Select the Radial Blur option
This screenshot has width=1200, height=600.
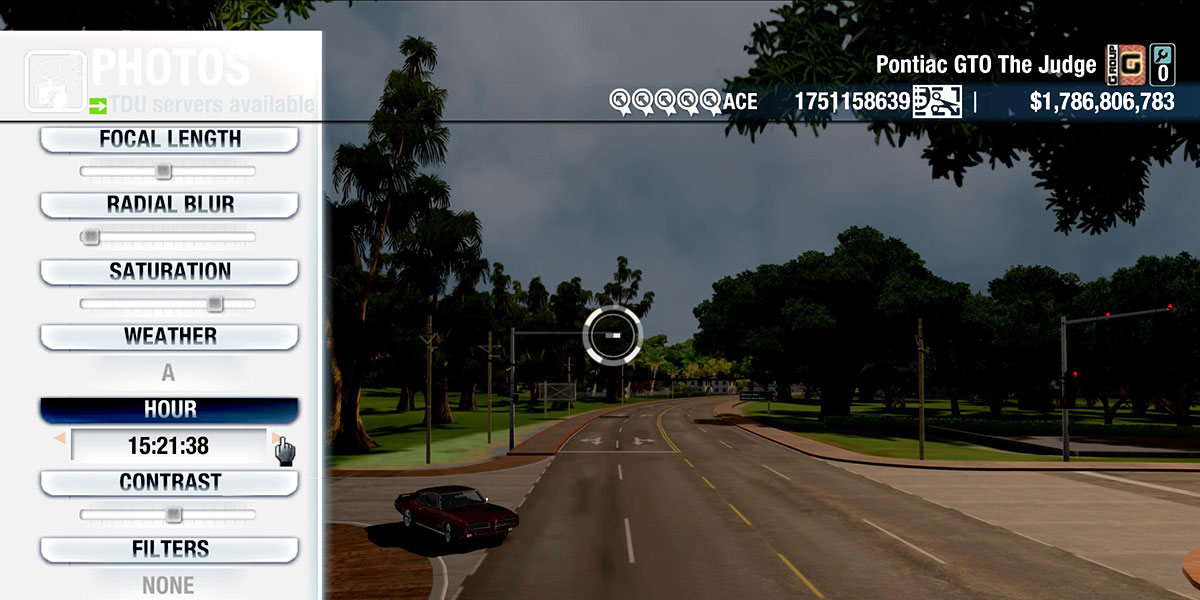pos(169,205)
